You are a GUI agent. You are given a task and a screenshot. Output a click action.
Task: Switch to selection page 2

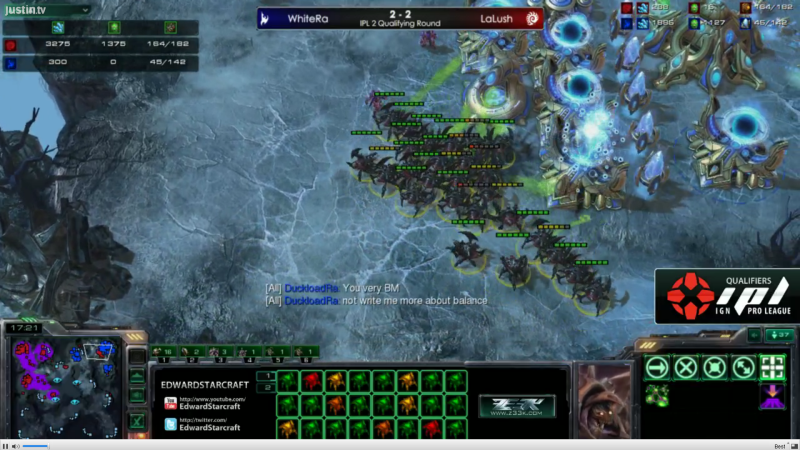tap(266, 387)
